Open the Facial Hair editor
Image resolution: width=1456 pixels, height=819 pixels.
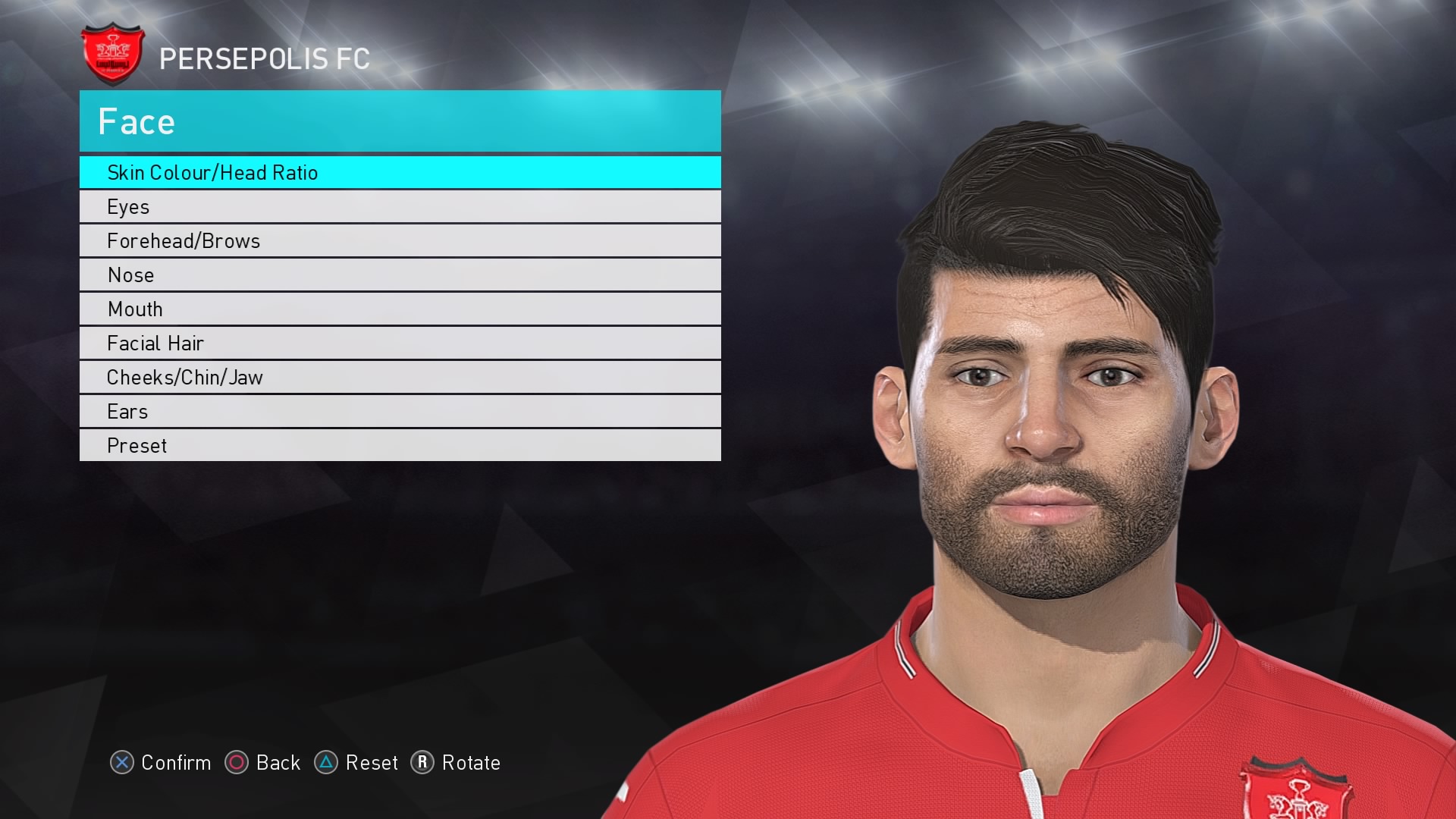[x=400, y=343]
